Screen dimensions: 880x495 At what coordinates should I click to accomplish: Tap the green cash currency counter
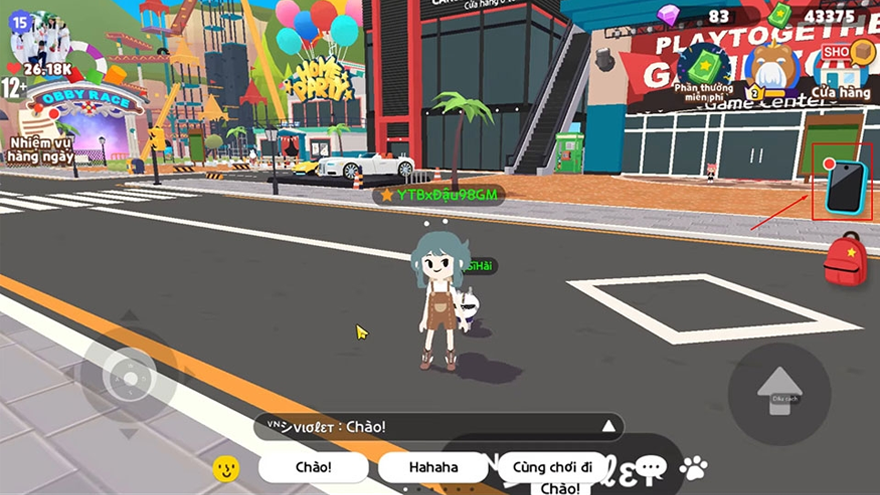tap(812, 16)
